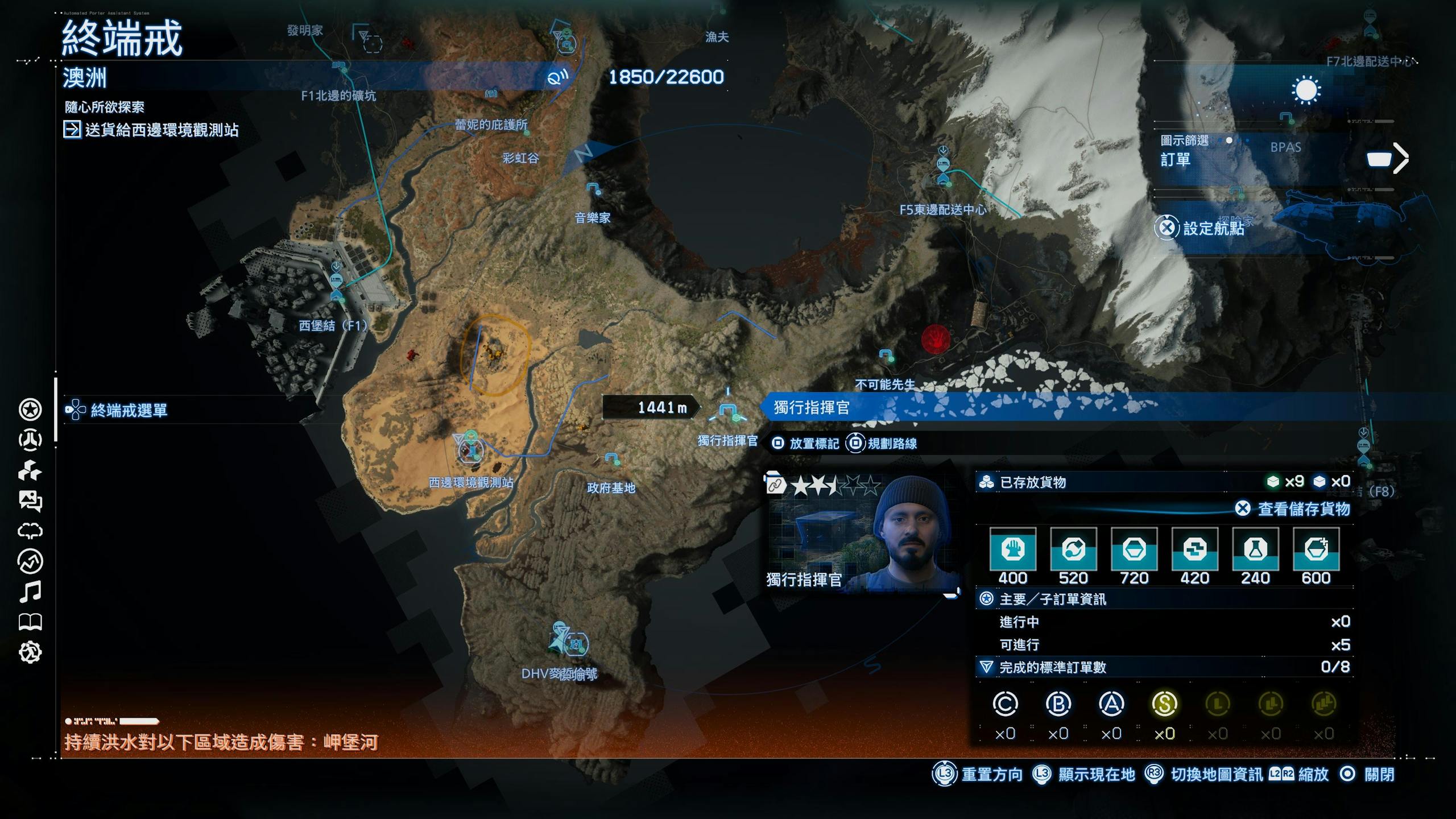Viewport: 1456px width, 819px height.
Task: Open the 終端戒選單 menu entry
Action: coord(129,410)
